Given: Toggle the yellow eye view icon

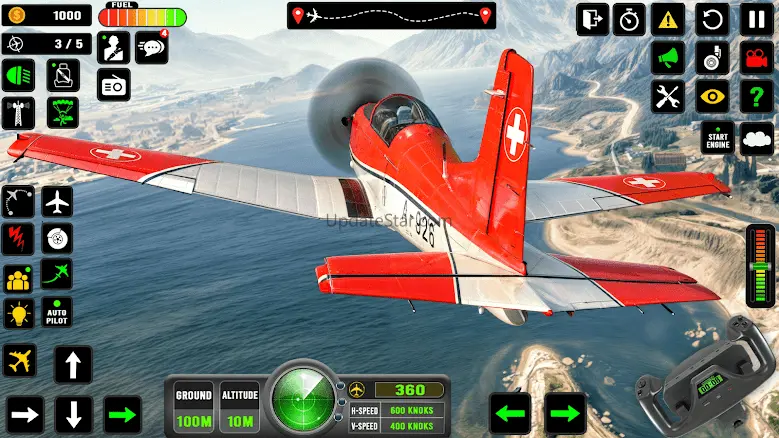Looking at the screenshot, I should (x=713, y=96).
